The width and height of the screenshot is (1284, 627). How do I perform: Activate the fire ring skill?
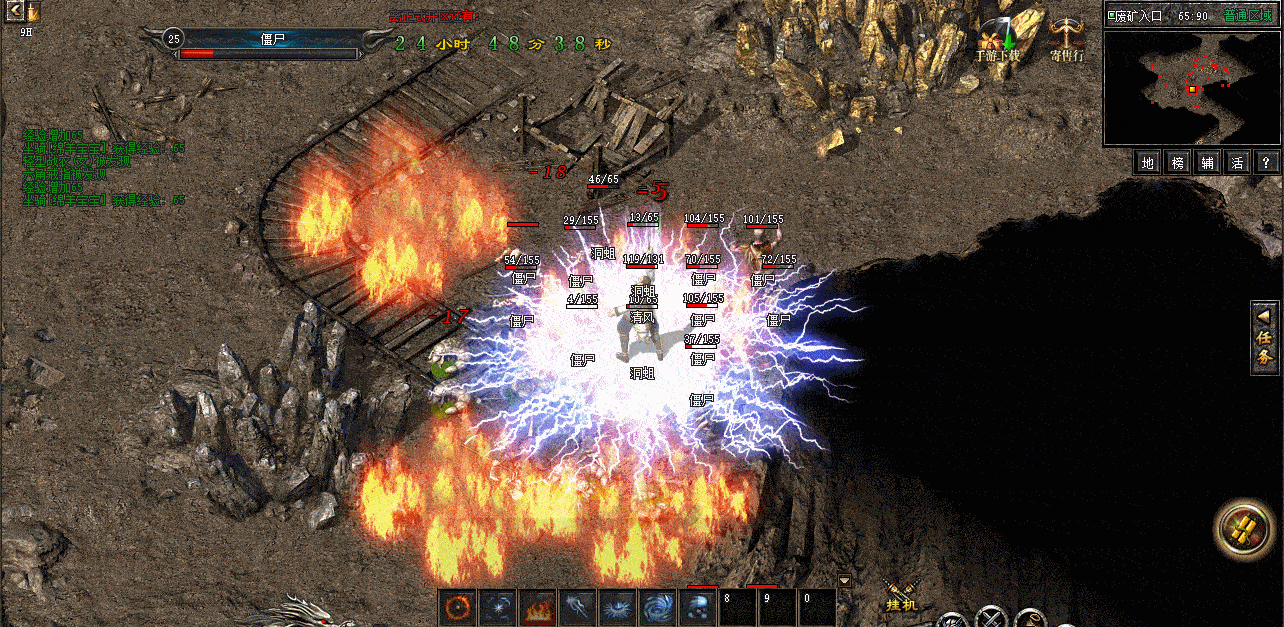458,607
